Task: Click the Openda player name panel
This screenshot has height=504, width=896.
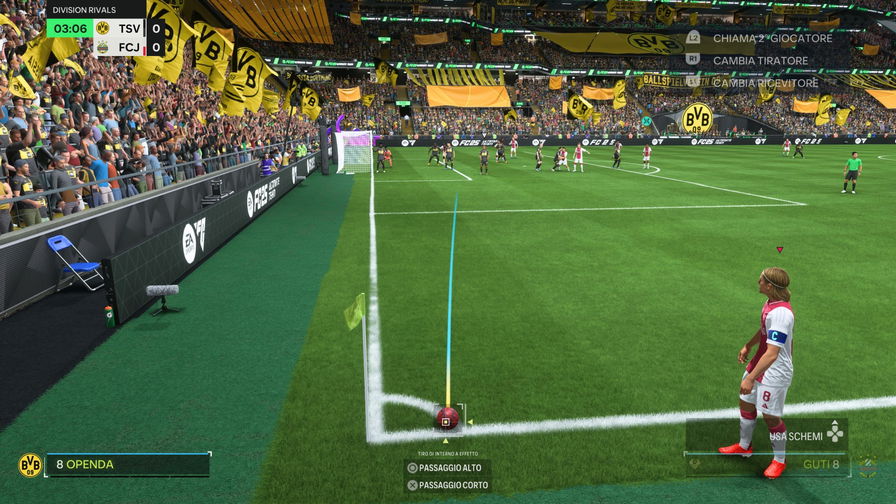Action: click(127, 465)
